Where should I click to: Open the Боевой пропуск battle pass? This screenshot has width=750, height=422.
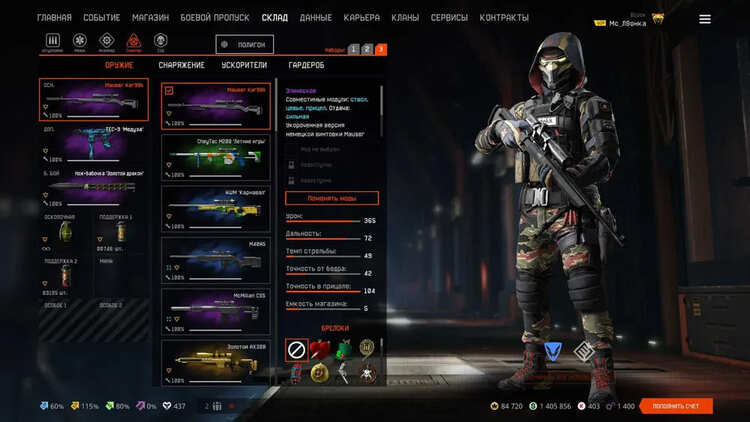tap(214, 18)
